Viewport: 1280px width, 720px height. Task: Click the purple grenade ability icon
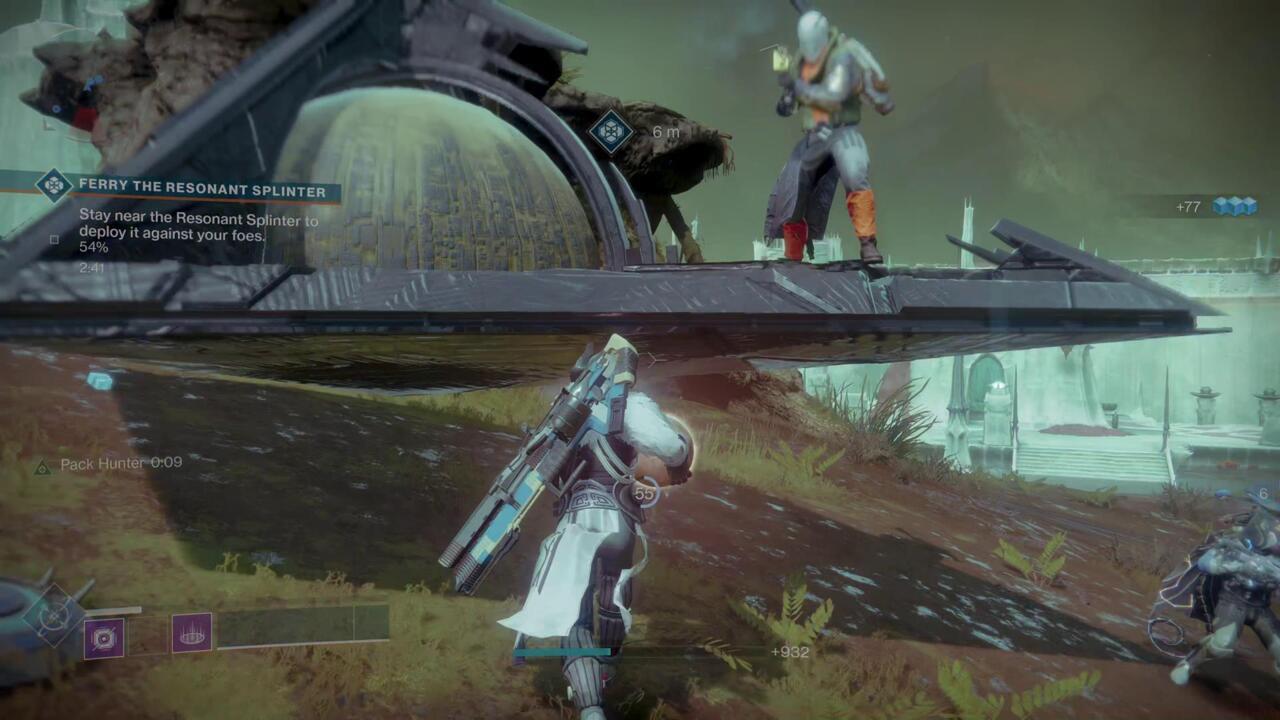(x=104, y=637)
